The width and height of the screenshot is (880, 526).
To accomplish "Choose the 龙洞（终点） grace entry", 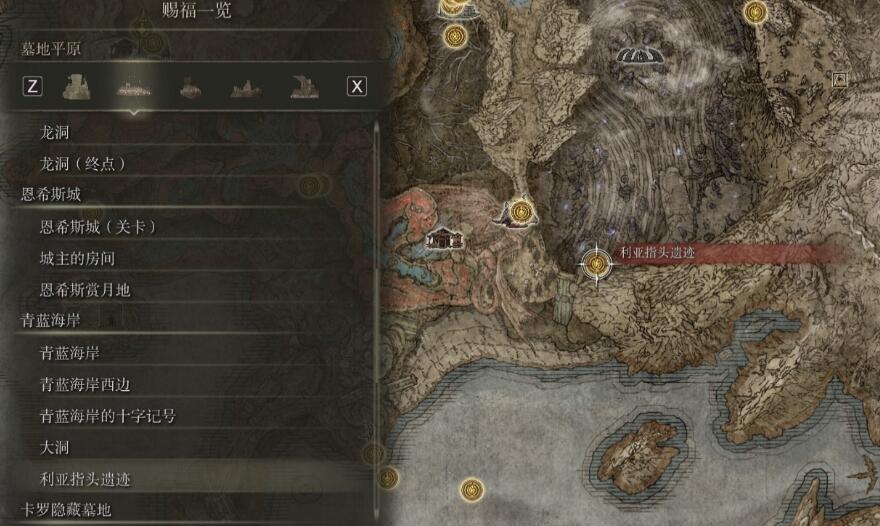I will click(x=83, y=163).
